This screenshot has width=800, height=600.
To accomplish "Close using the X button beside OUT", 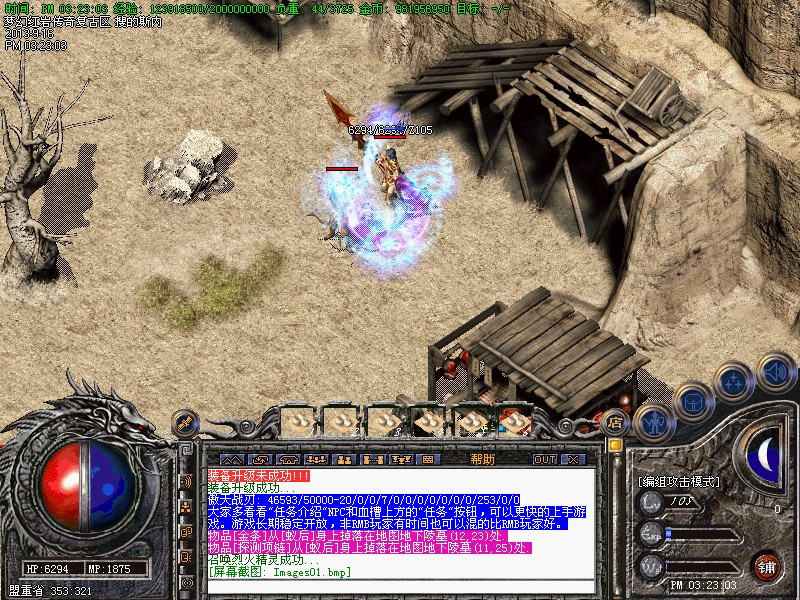I will [x=572, y=459].
